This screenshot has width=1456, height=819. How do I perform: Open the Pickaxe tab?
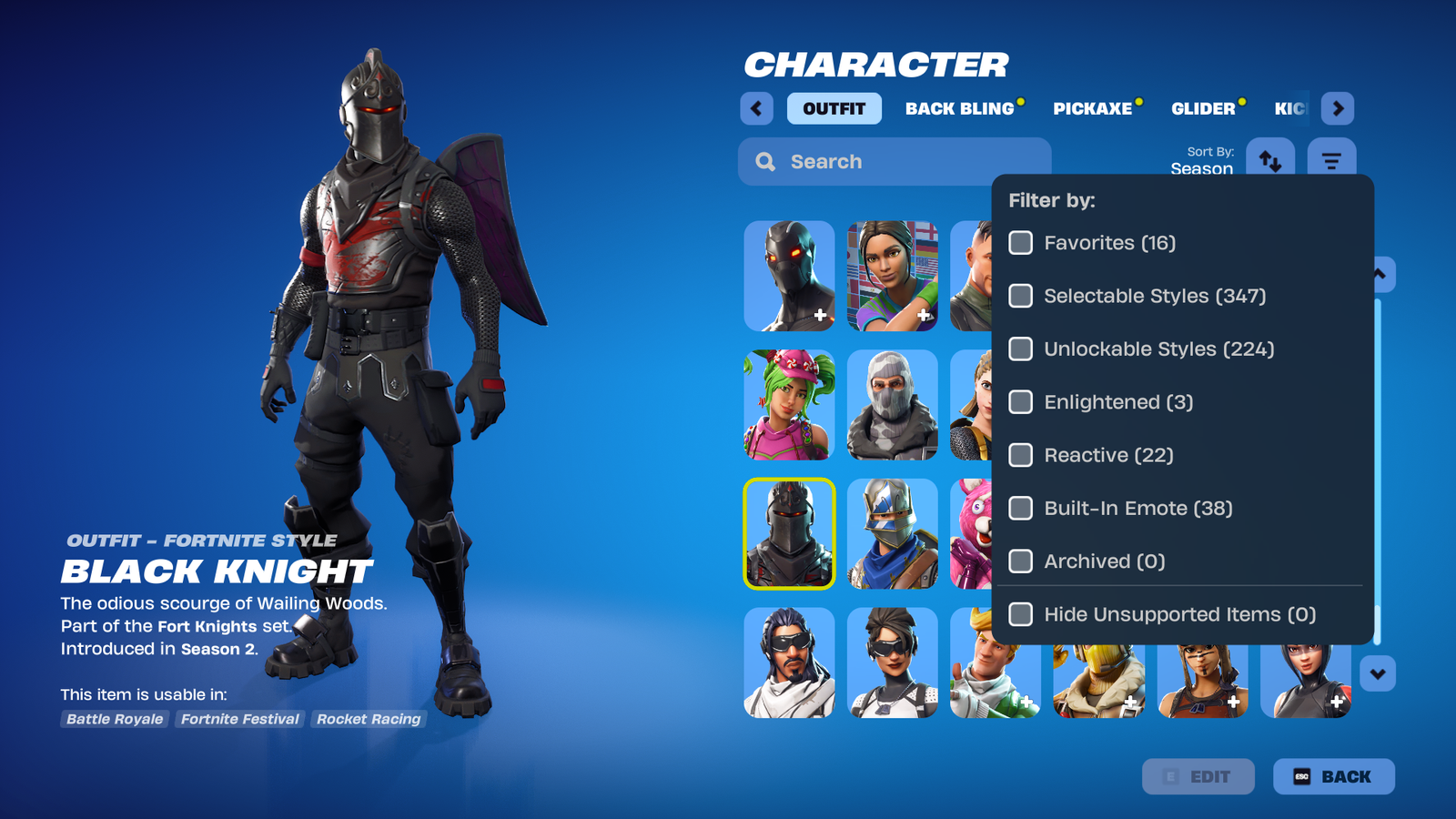point(1094,108)
